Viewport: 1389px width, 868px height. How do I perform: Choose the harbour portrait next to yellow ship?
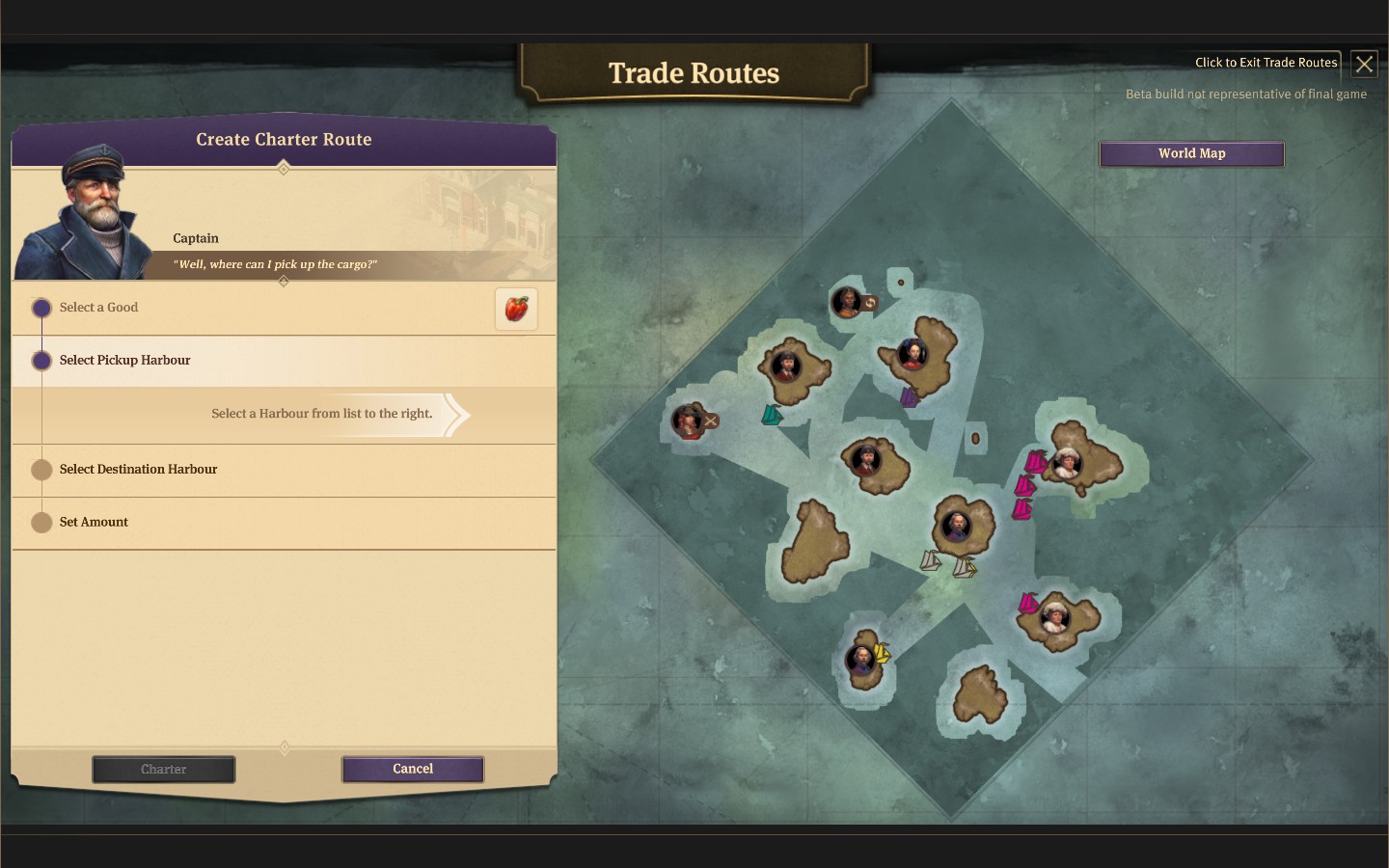pyautogui.click(x=859, y=660)
